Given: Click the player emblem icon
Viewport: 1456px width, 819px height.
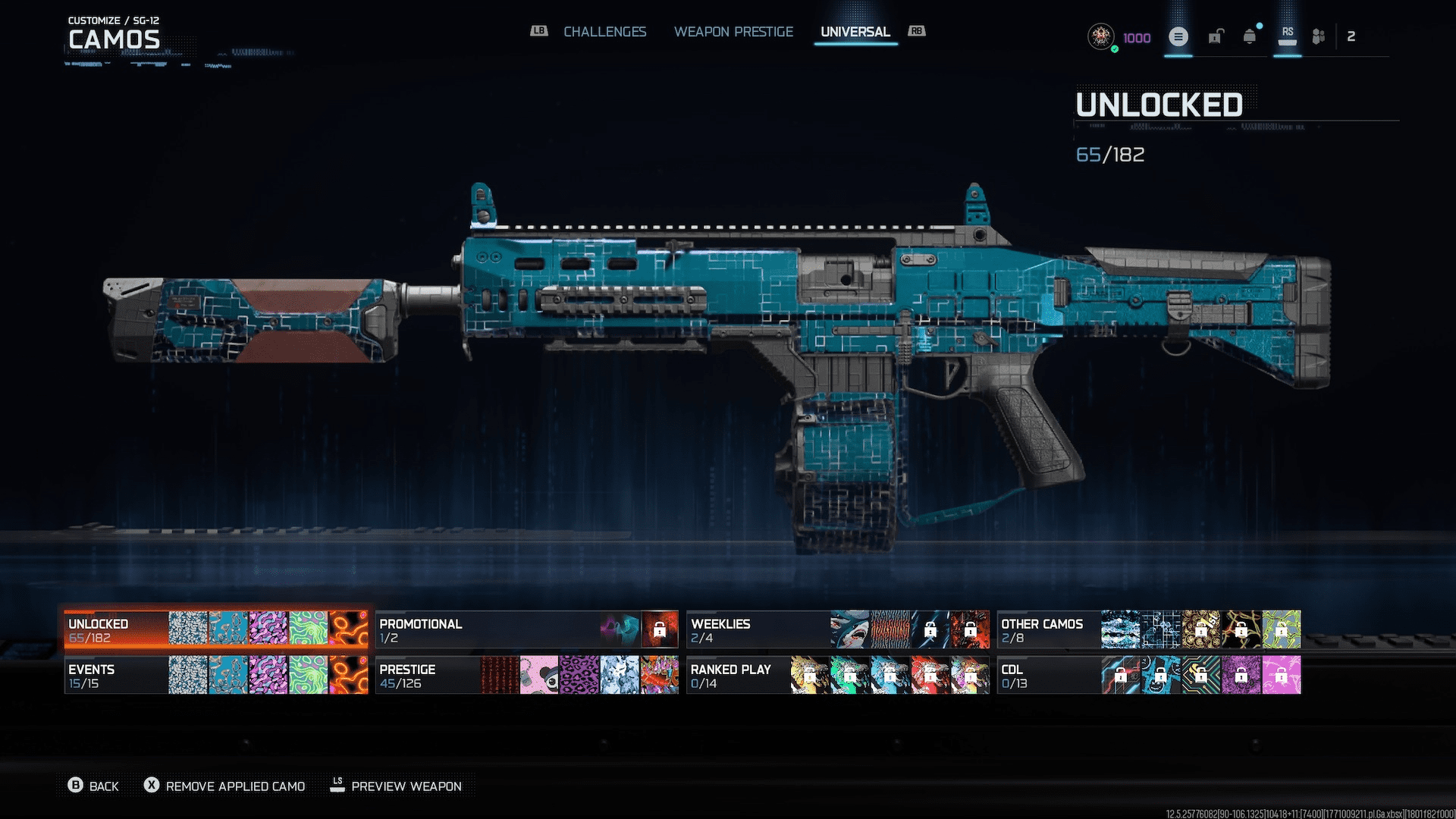Looking at the screenshot, I should point(1100,36).
